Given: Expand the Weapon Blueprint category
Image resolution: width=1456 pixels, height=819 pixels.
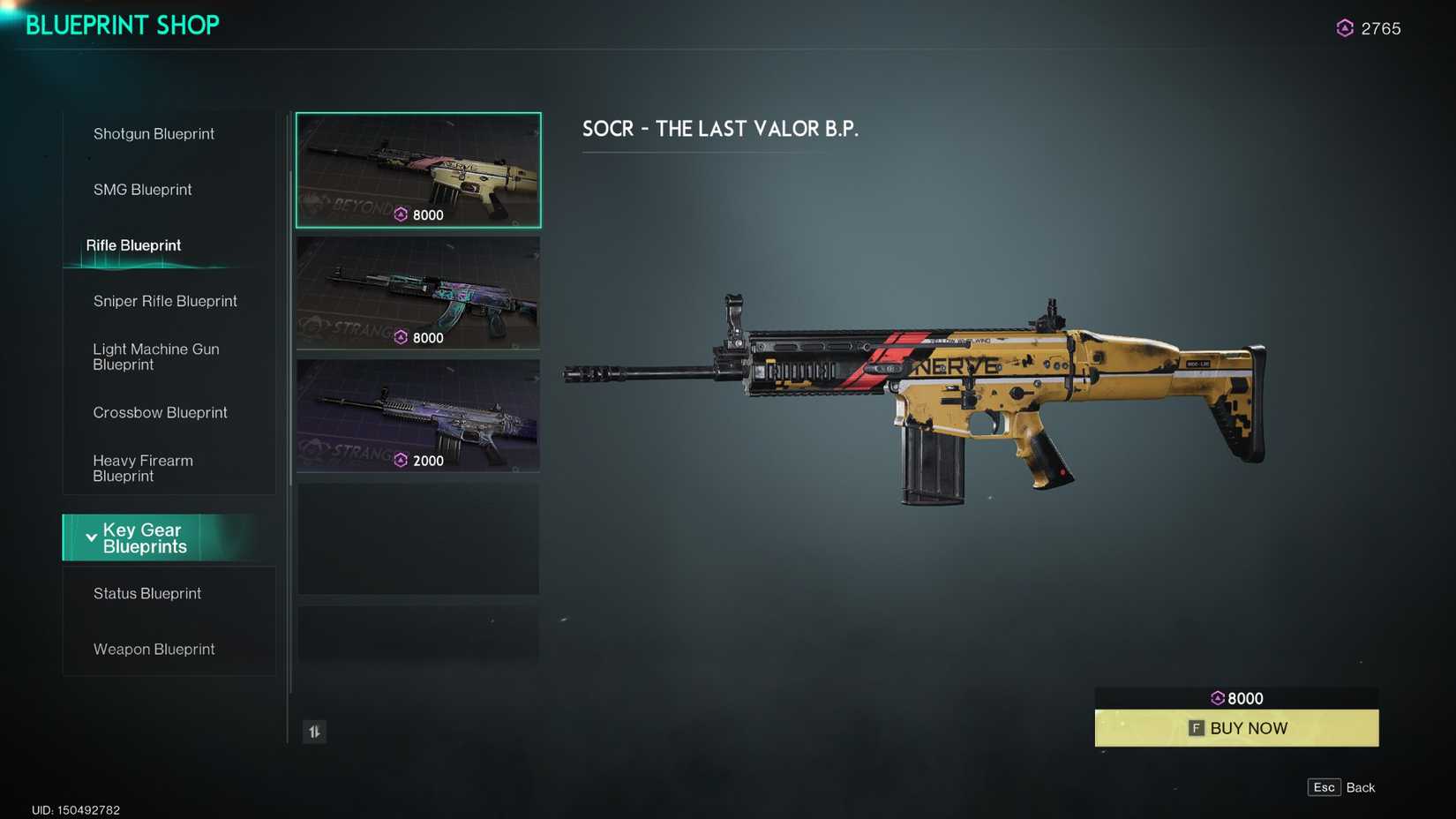Looking at the screenshot, I should coord(154,649).
